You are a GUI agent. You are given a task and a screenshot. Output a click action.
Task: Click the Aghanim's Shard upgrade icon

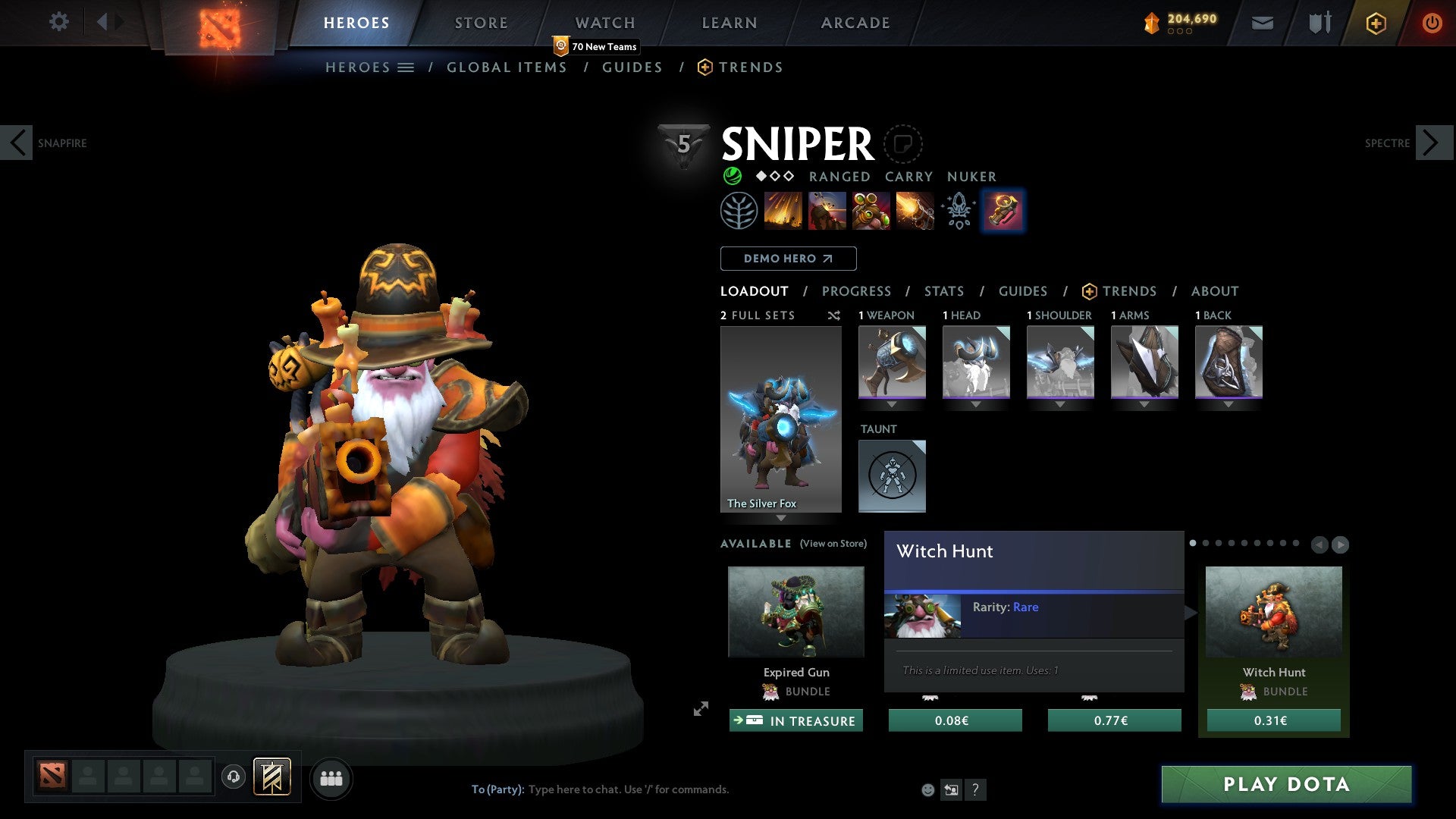coord(958,211)
